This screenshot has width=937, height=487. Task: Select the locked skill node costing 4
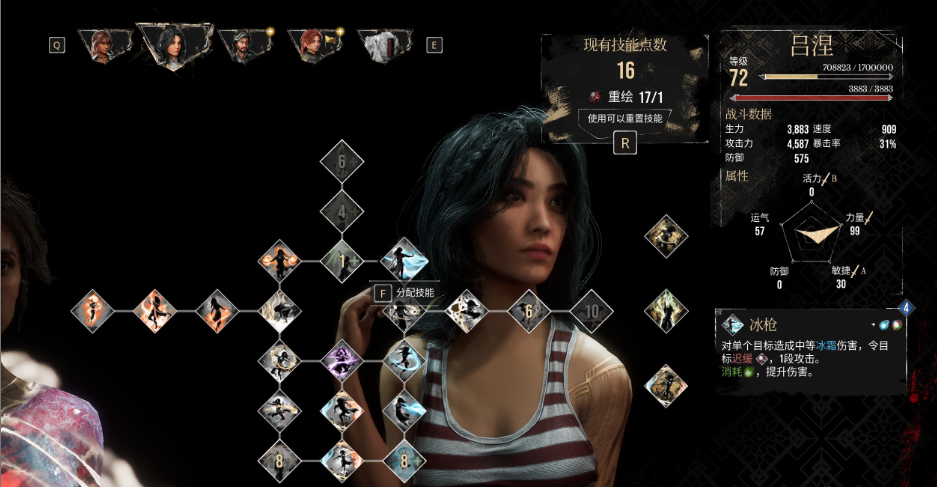(x=342, y=212)
